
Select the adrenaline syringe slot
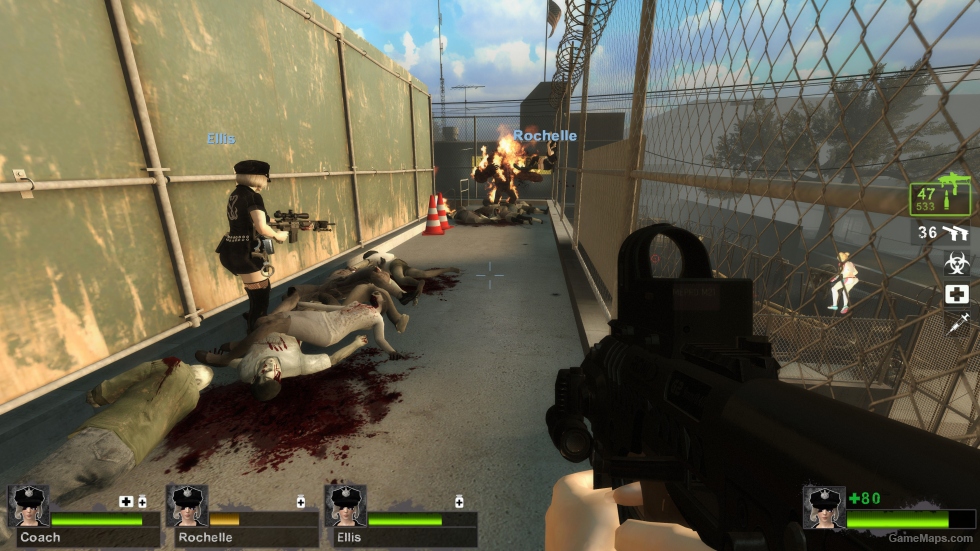tap(957, 323)
